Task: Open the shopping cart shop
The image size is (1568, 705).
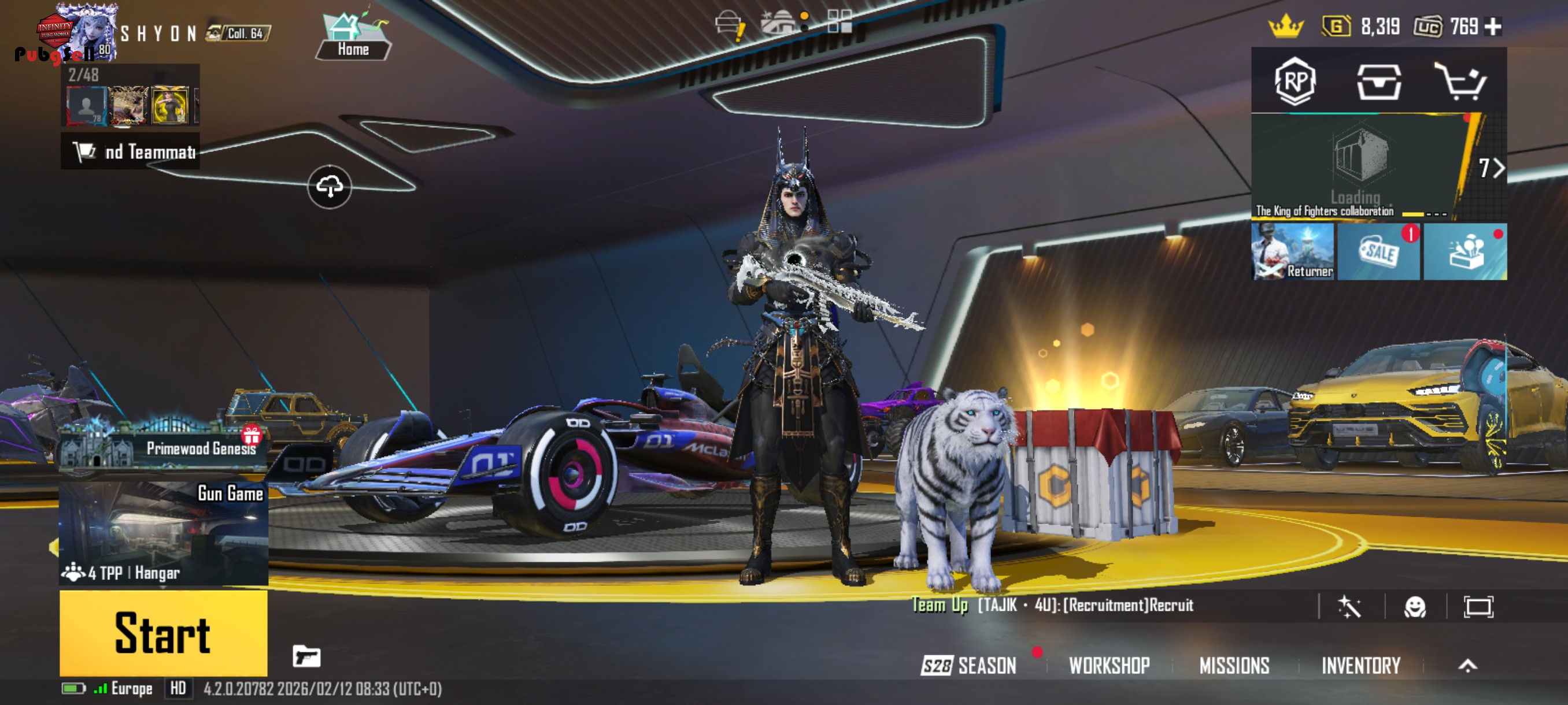Action: point(1461,81)
